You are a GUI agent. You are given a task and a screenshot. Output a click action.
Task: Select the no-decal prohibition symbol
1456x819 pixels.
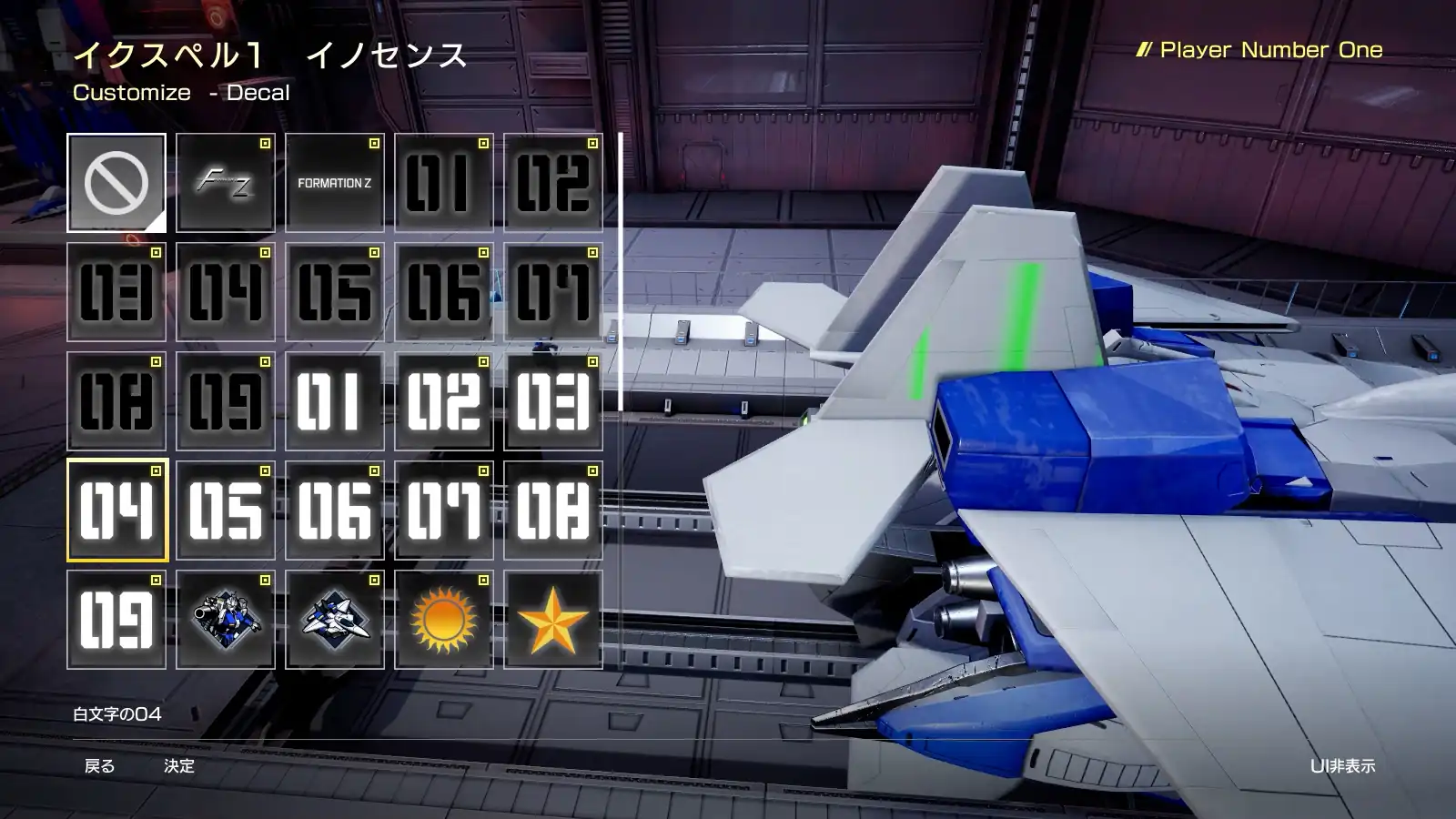(x=116, y=182)
